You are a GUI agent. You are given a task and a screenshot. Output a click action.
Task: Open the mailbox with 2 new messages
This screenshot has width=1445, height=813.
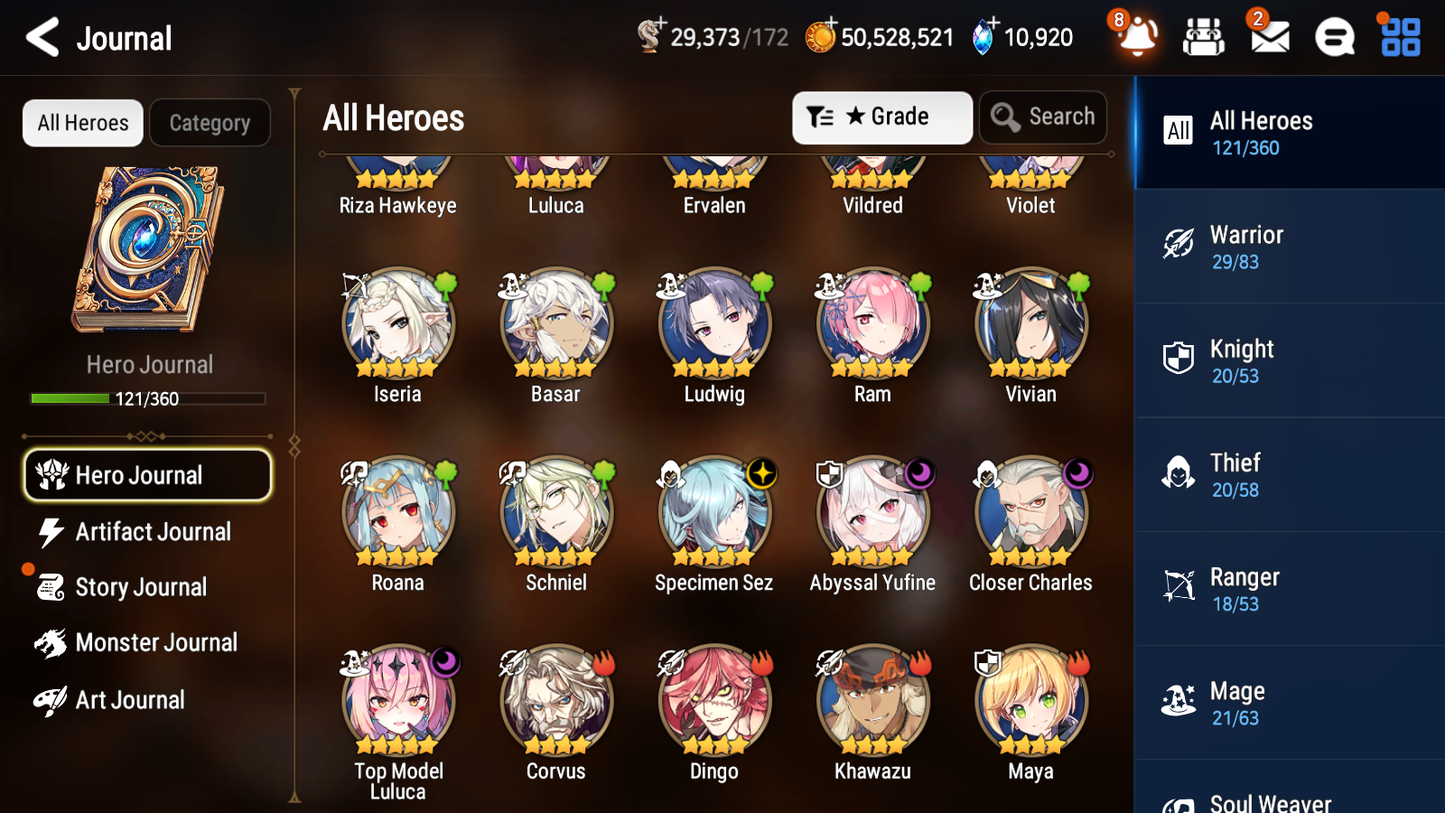pos(1269,36)
